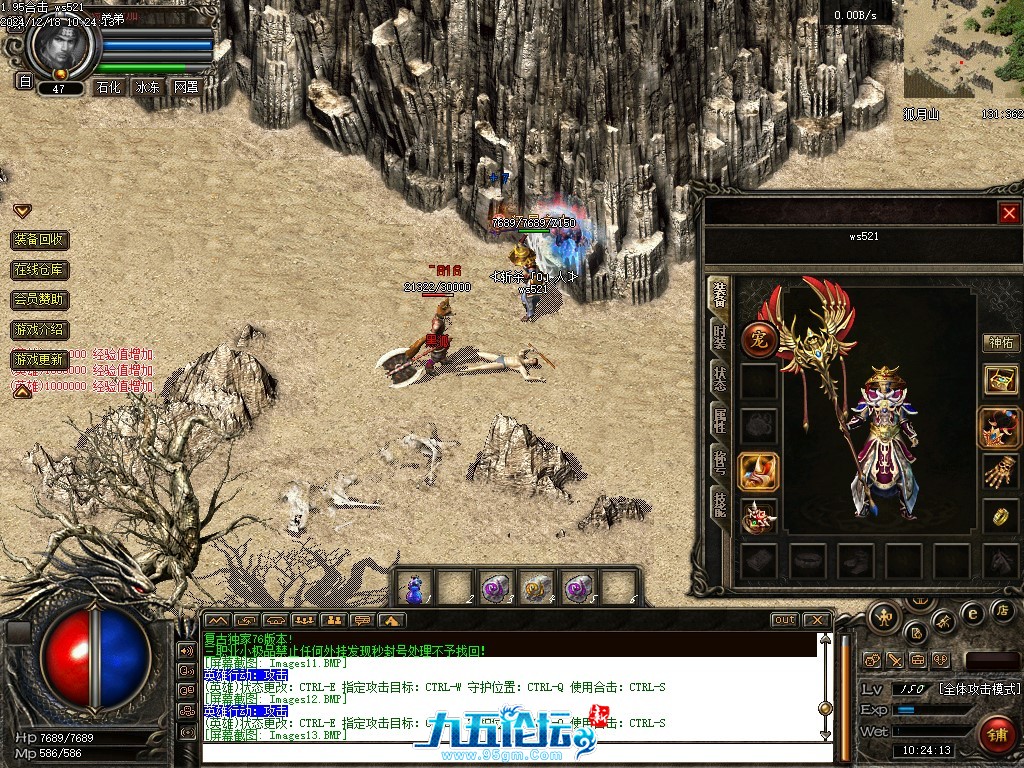Viewport: 1024px width, 768px height.
Task: Open the 游戏更新 game update notes
Action: coord(40,359)
